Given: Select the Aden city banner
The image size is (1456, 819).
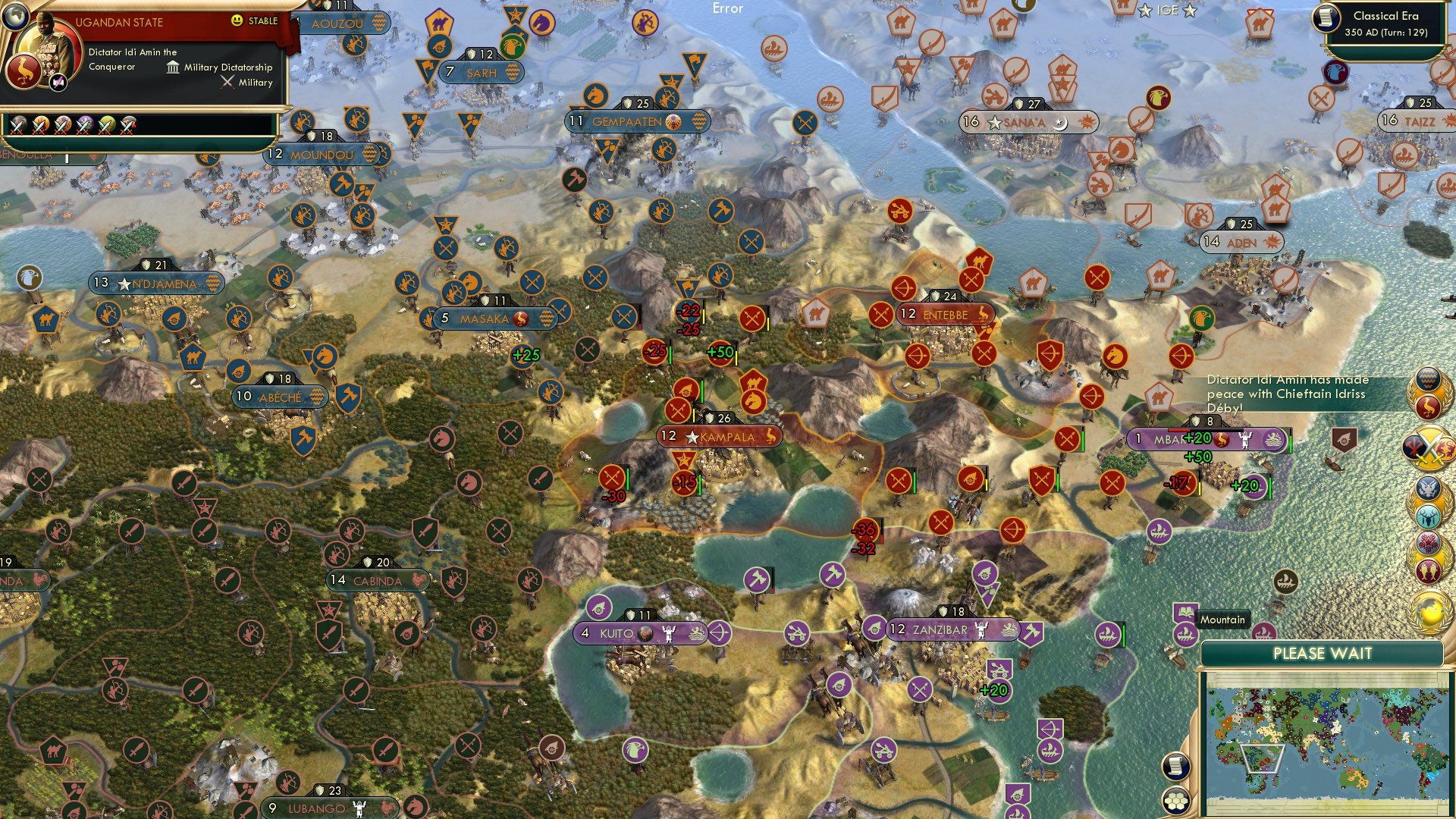Looking at the screenshot, I should coord(1241,243).
